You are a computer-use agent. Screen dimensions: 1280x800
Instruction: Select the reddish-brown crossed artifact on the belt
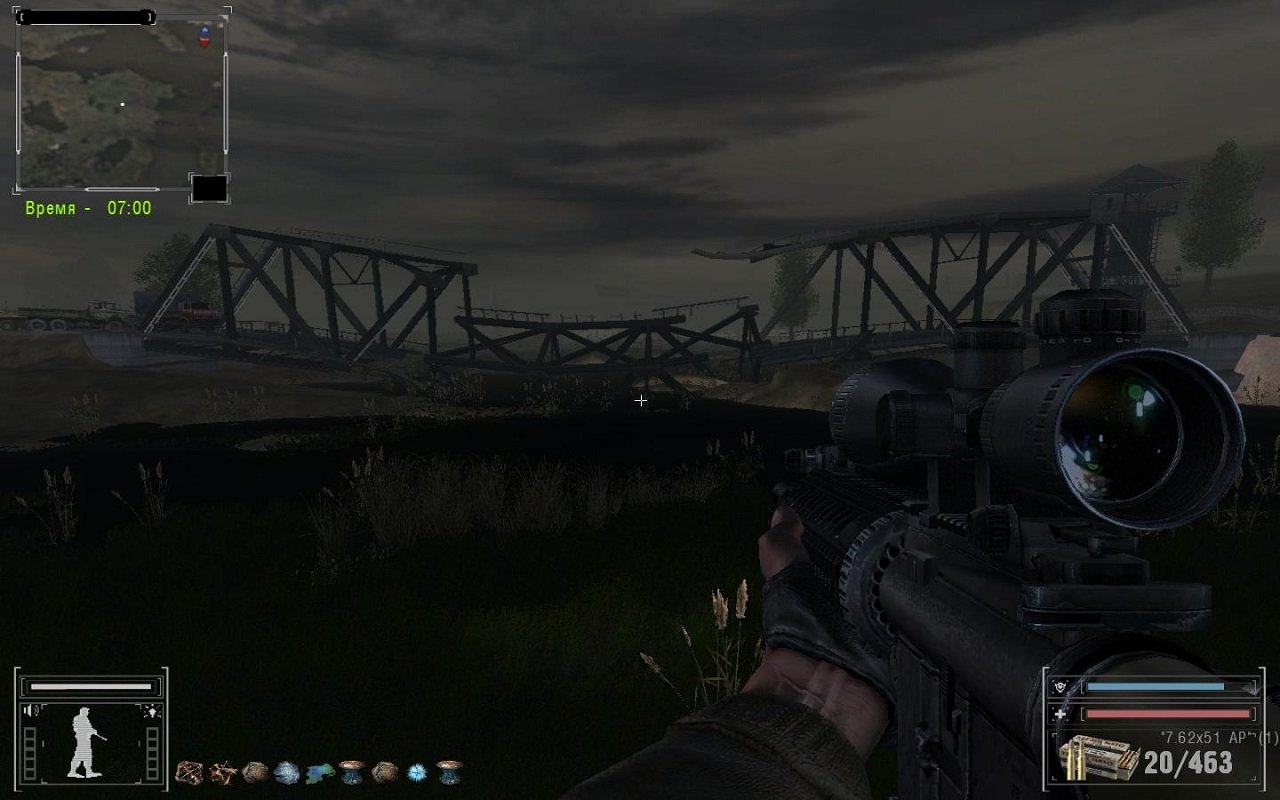coord(190,772)
